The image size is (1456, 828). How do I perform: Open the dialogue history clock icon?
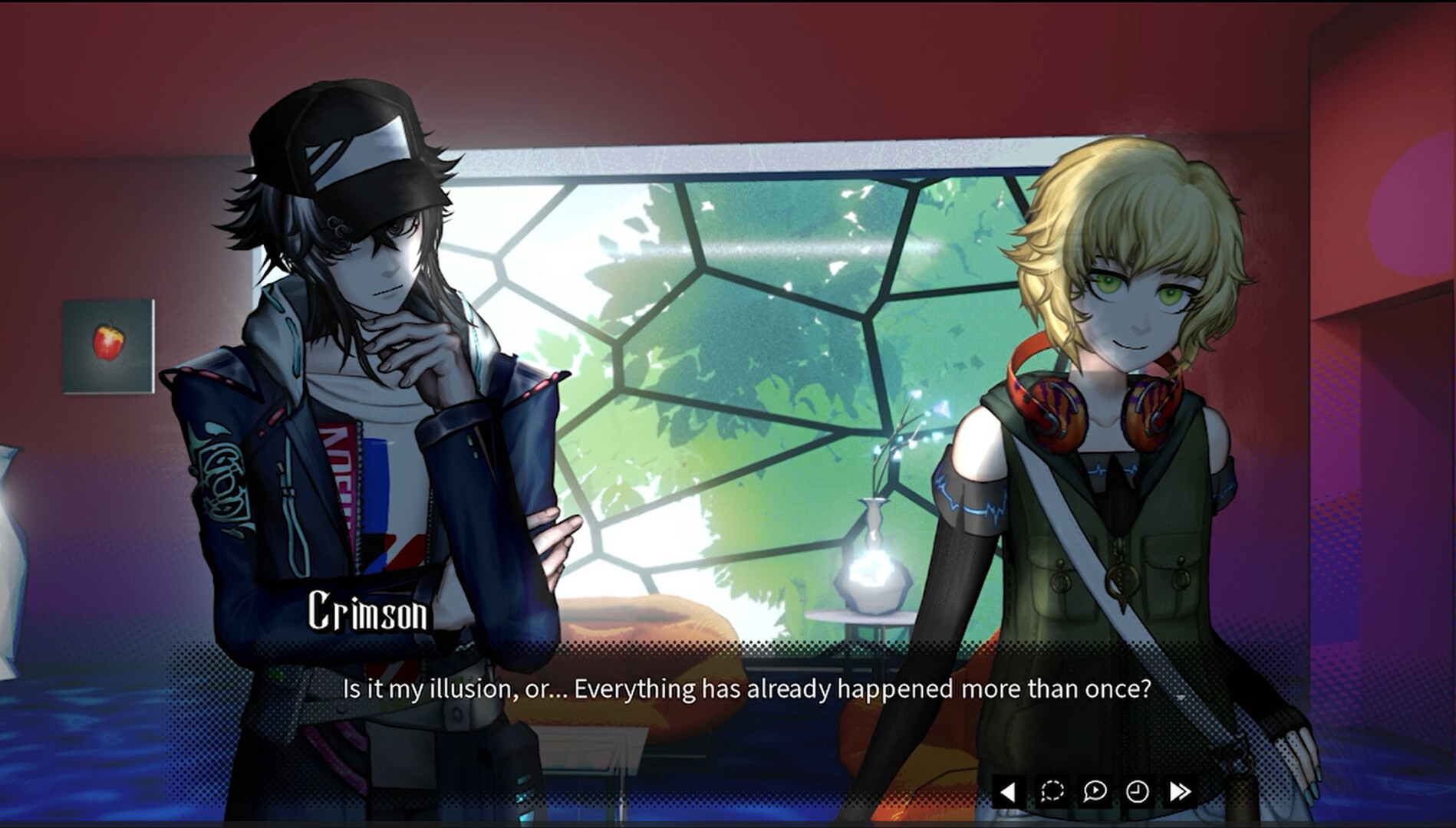(x=1137, y=791)
